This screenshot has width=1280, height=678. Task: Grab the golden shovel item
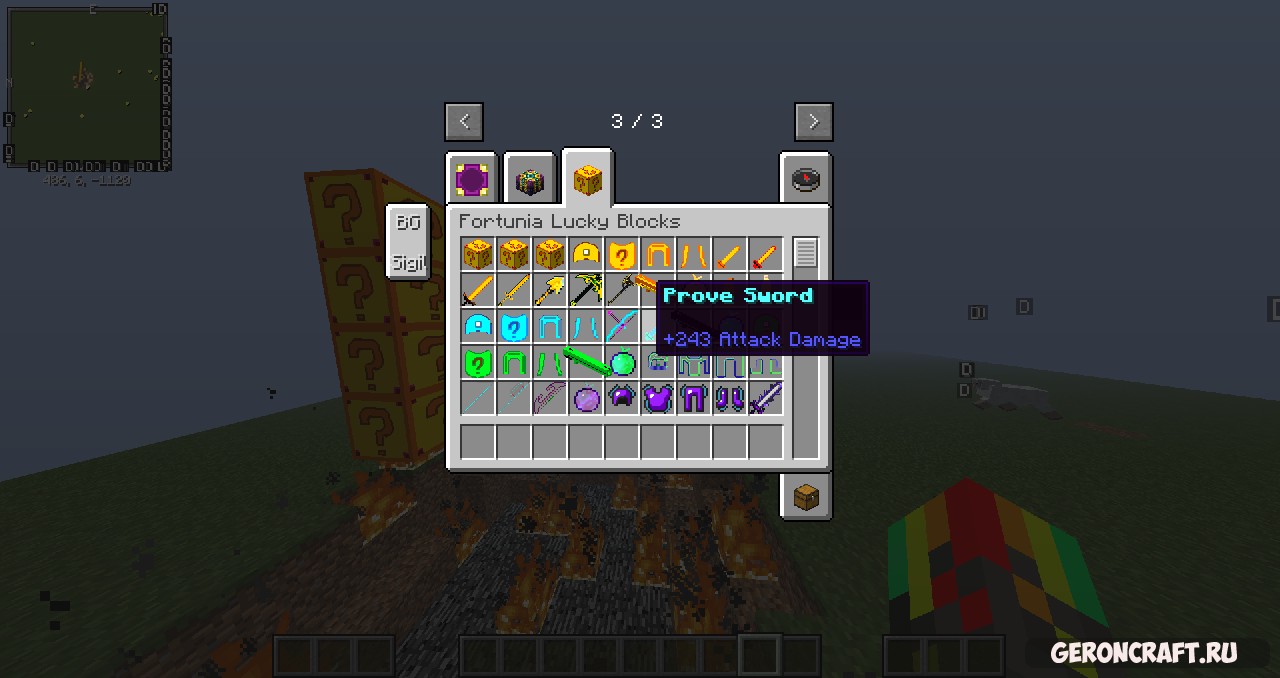[x=550, y=291]
